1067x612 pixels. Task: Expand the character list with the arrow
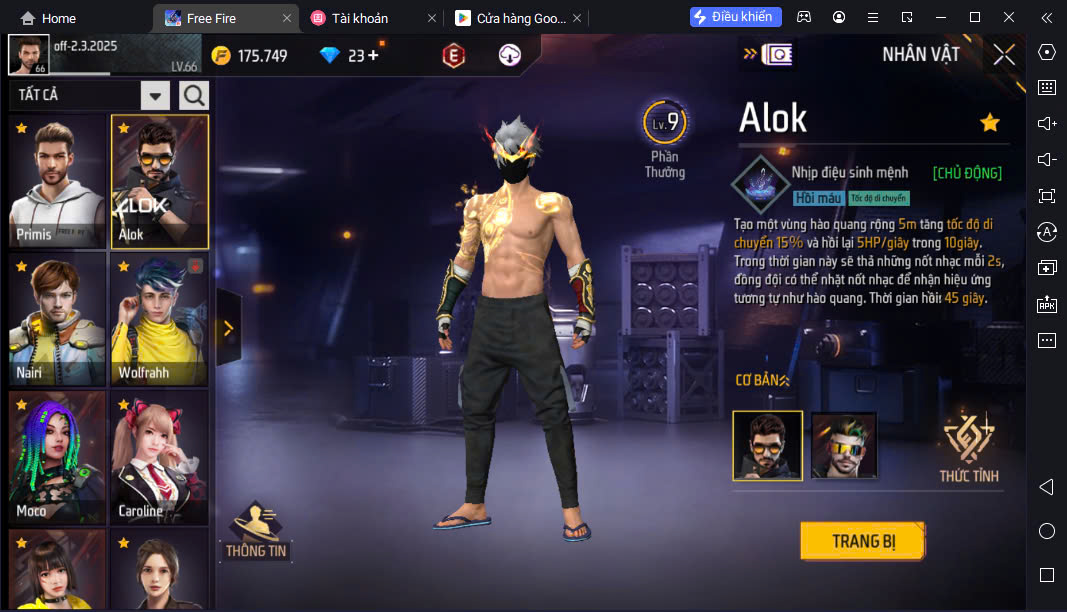tap(228, 328)
